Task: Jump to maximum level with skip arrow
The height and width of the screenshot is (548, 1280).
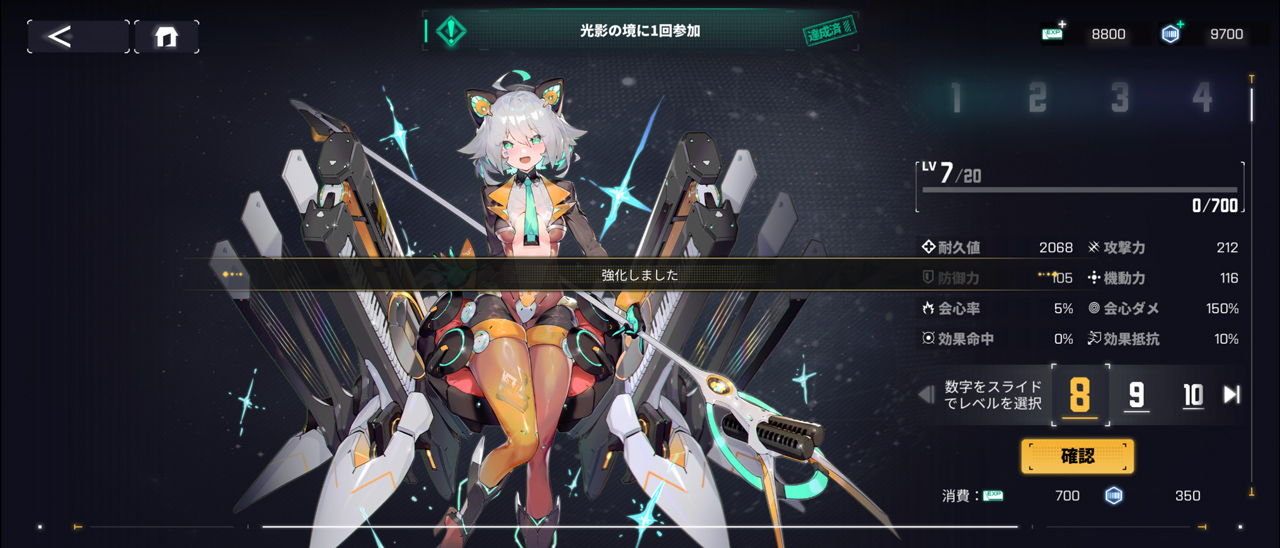Action: coord(1232,395)
